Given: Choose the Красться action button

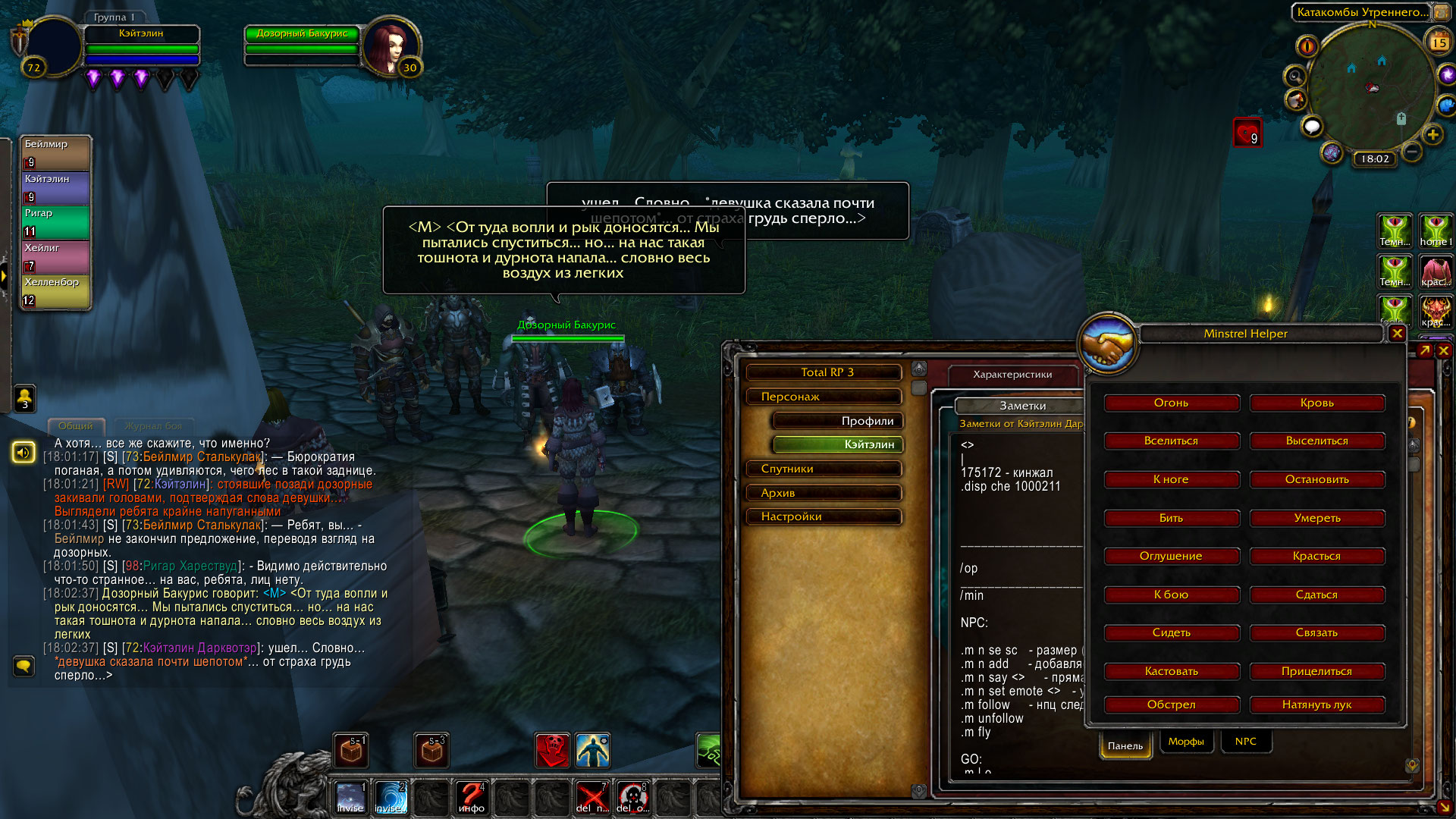Looking at the screenshot, I should click(1316, 556).
